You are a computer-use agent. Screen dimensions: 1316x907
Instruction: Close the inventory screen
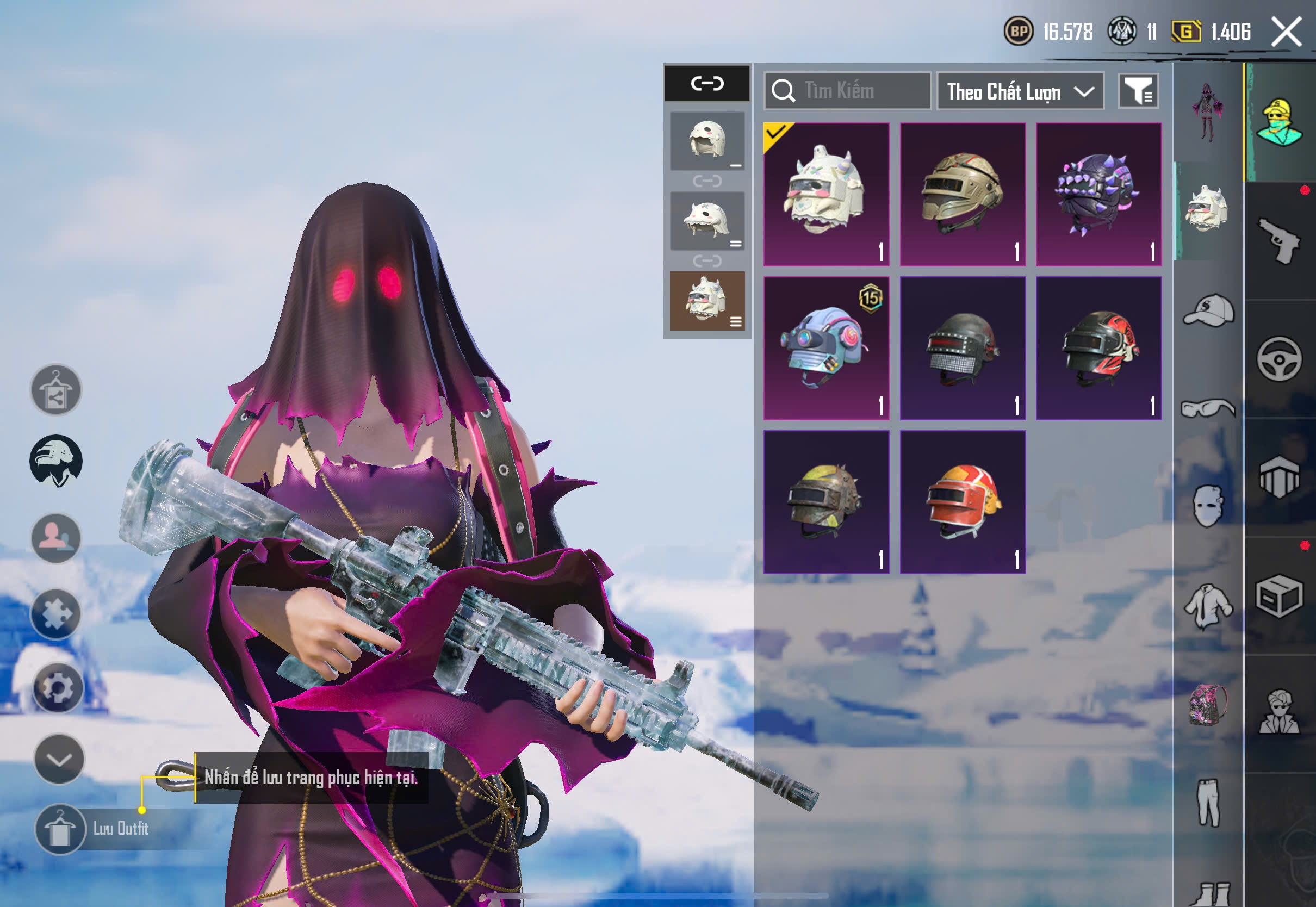(x=1287, y=32)
